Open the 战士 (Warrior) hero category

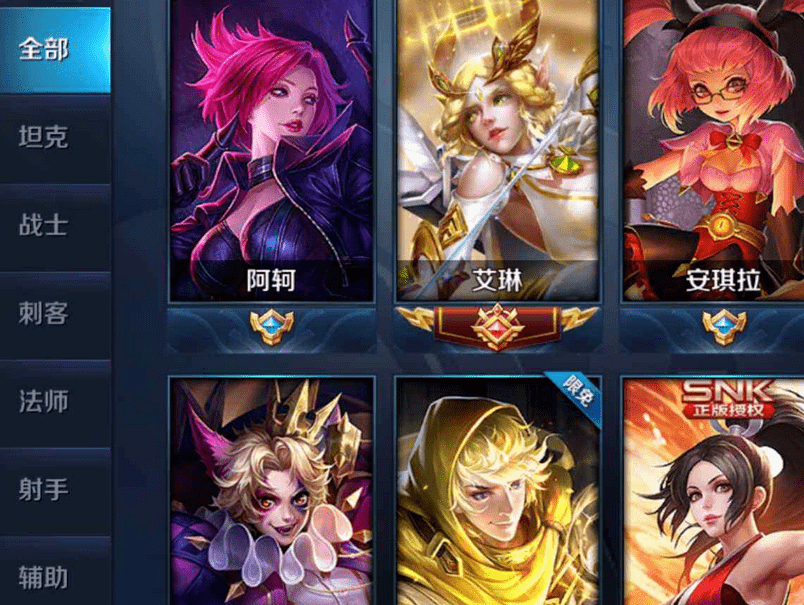[45, 225]
